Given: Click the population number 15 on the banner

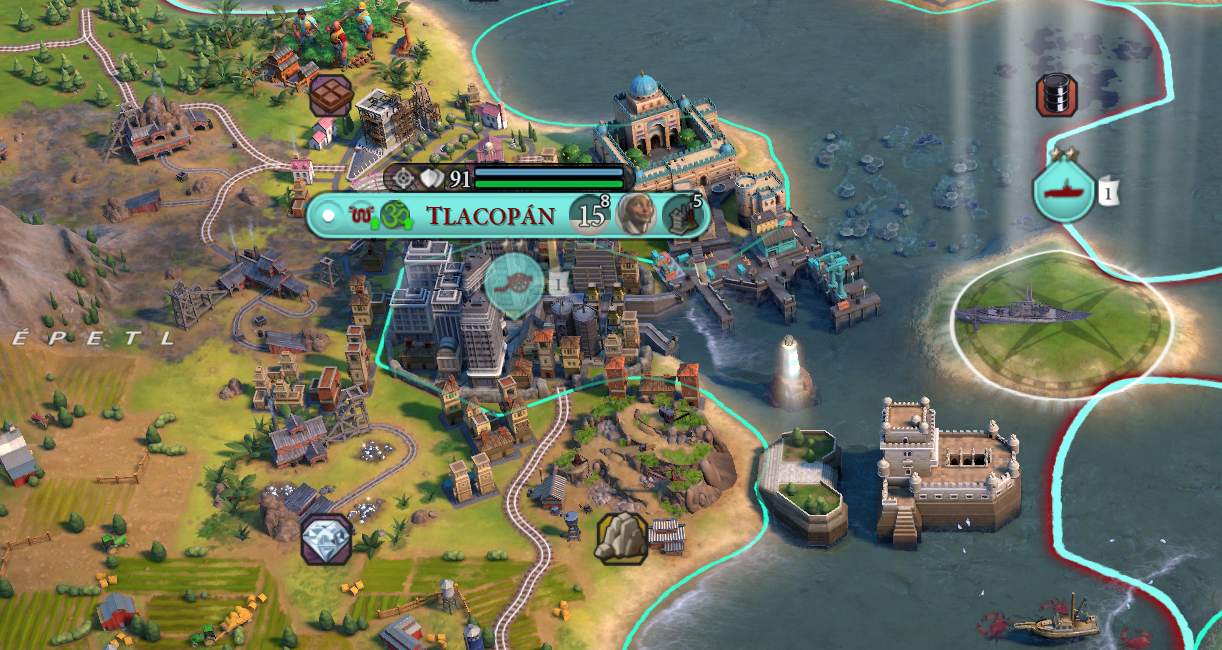Looking at the screenshot, I should (x=590, y=215).
